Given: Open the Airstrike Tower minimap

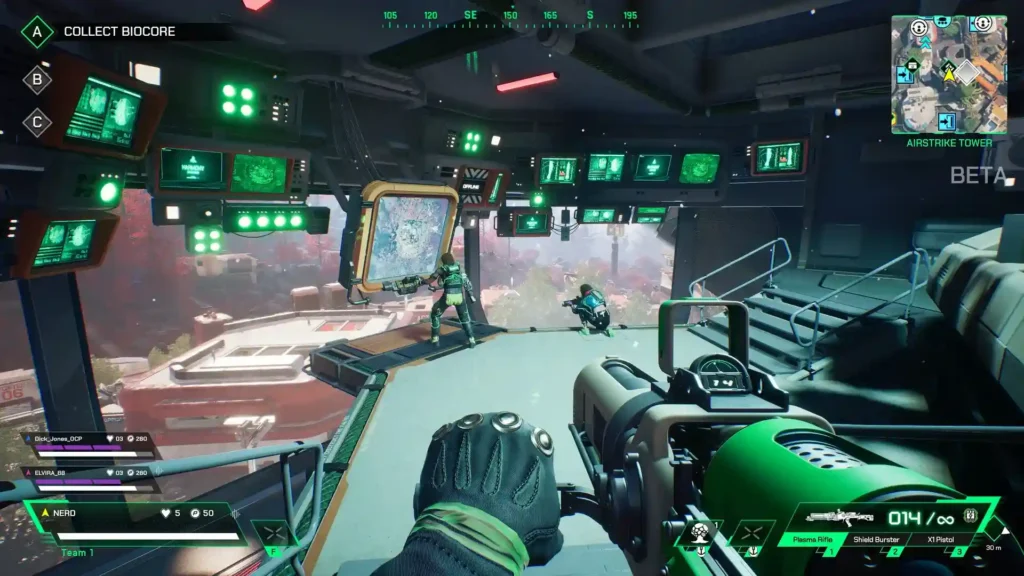Looking at the screenshot, I should click(949, 74).
